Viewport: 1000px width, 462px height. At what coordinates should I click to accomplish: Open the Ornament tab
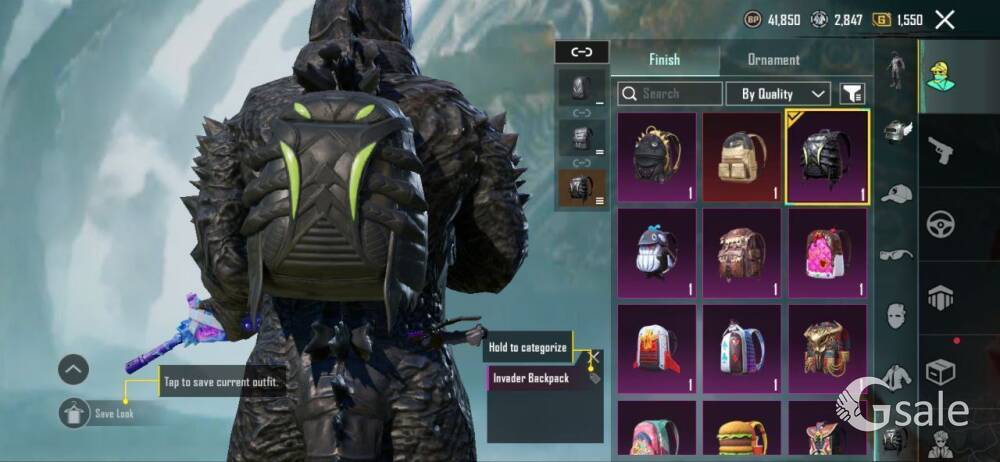coord(773,60)
